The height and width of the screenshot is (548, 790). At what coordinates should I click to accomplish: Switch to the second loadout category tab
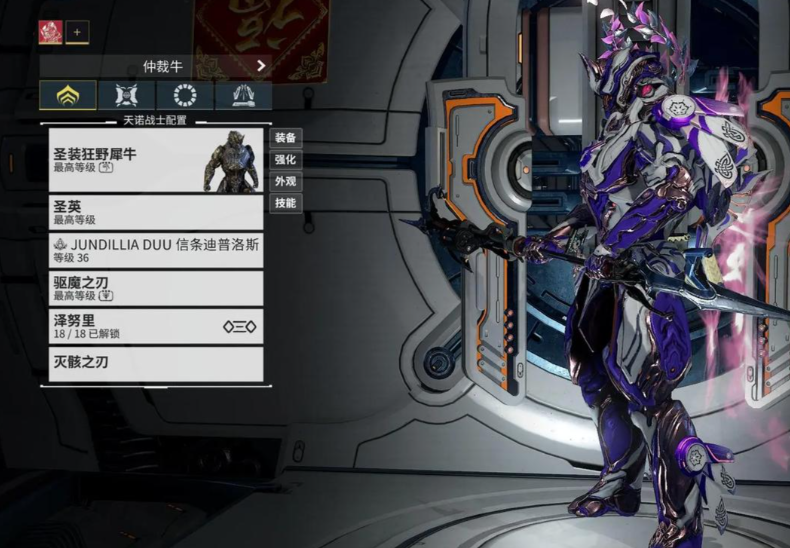[127, 95]
